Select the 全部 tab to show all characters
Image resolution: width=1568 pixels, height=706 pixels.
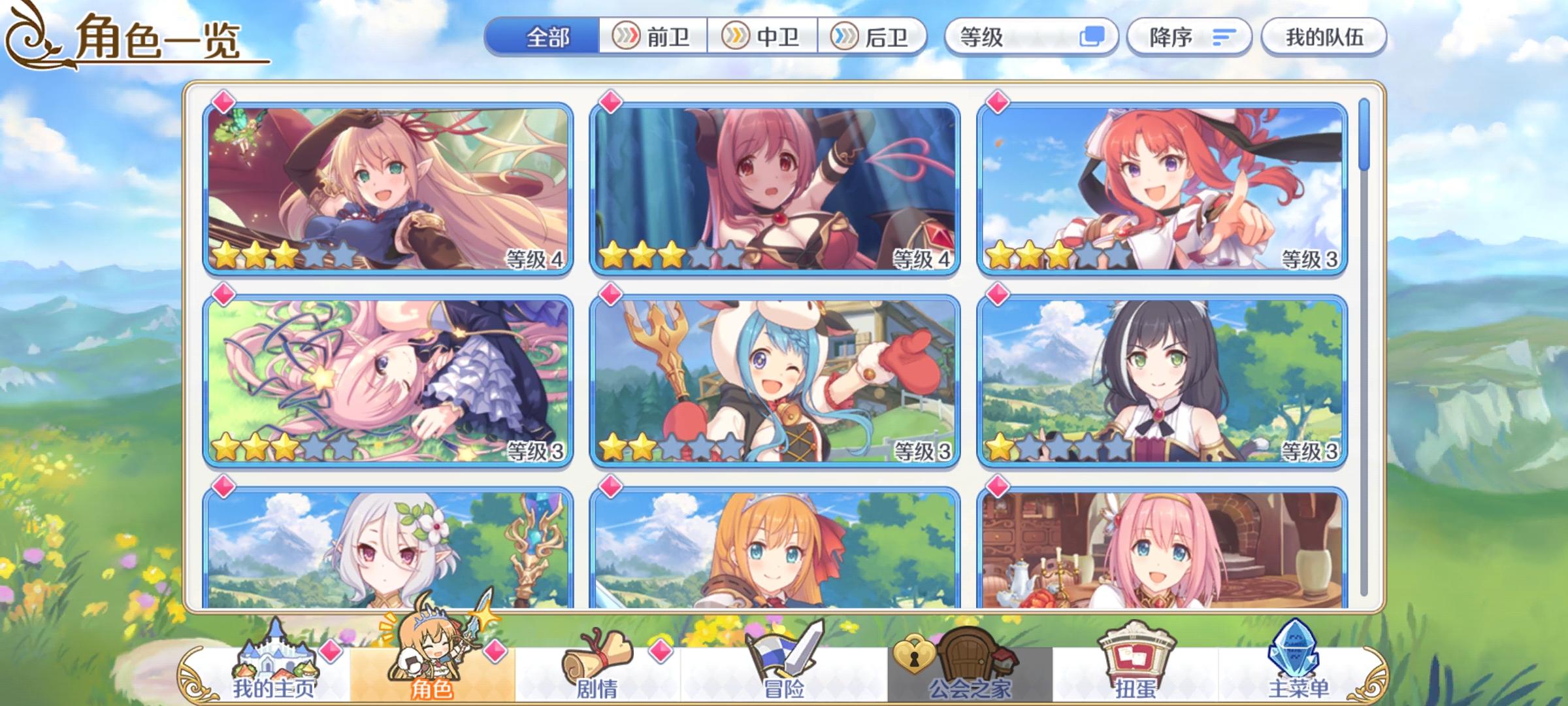click(549, 37)
